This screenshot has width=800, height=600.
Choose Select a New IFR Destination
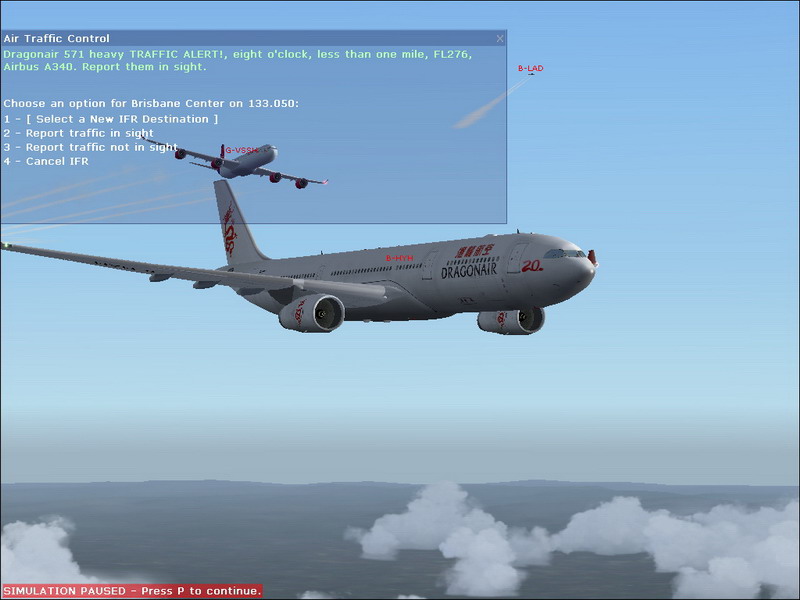click(x=110, y=119)
